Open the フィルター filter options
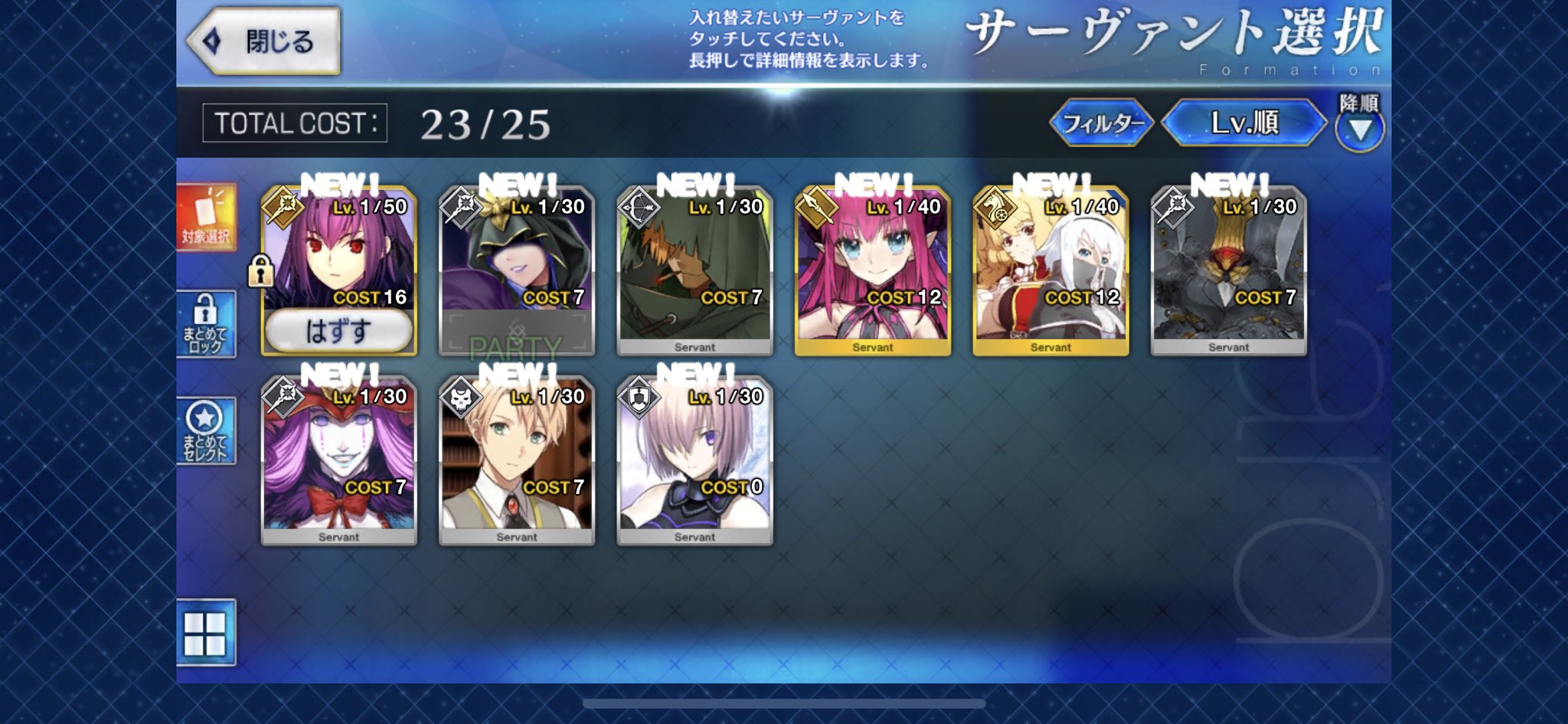Image resolution: width=1568 pixels, height=724 pixels. point(1103,123)
